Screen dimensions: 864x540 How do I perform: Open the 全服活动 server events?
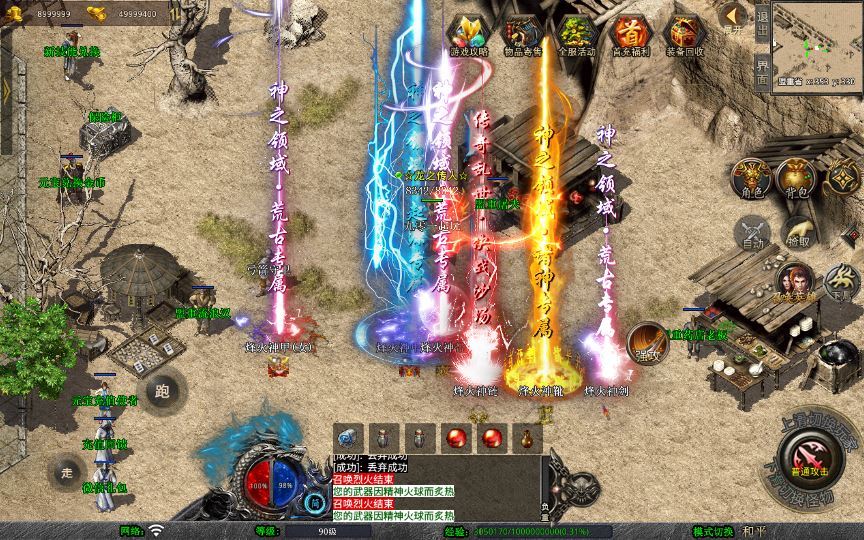(x=577, y=36)
